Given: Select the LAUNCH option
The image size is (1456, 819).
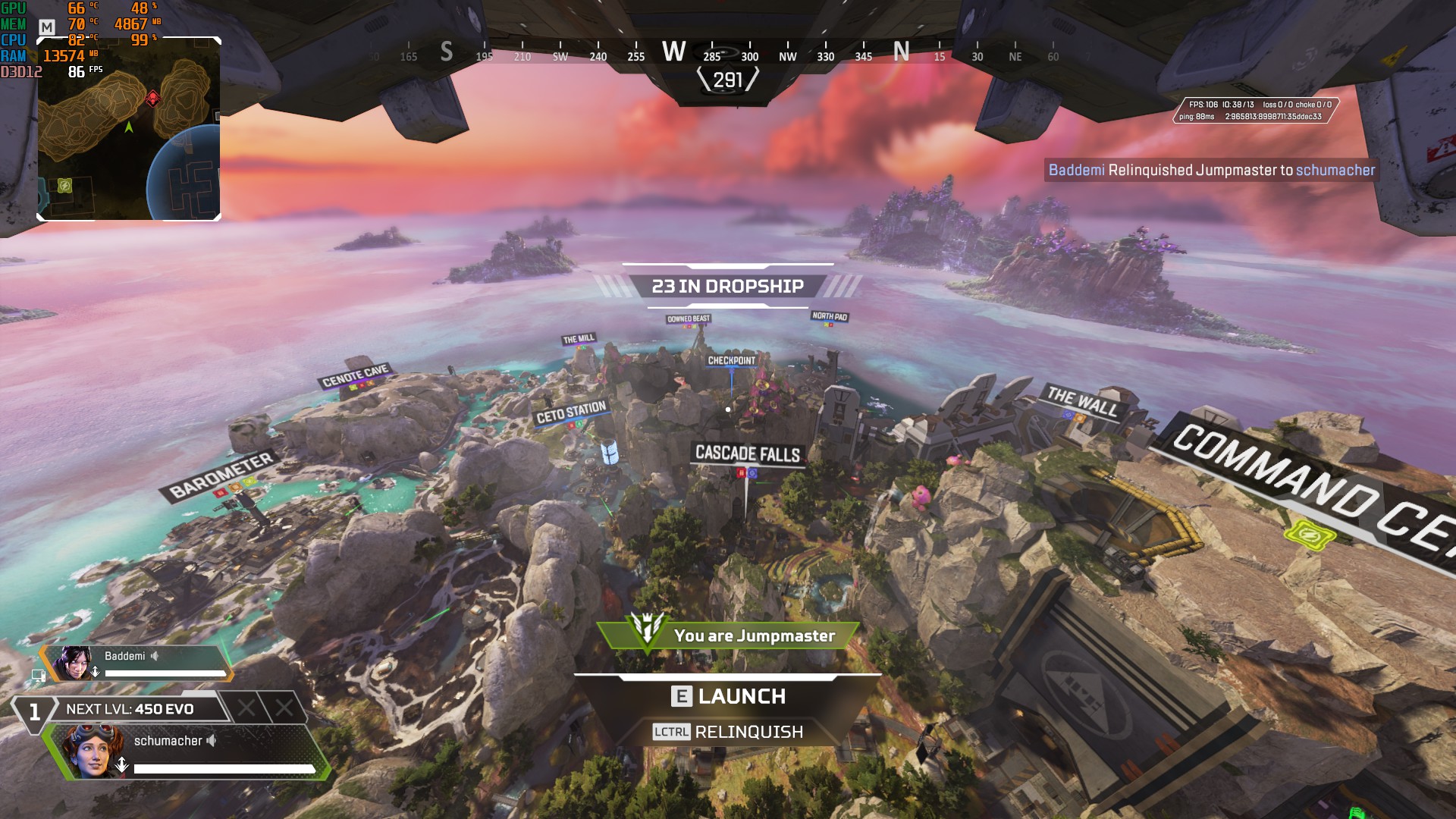Looking at the screenshot, I should coord(729,696).
